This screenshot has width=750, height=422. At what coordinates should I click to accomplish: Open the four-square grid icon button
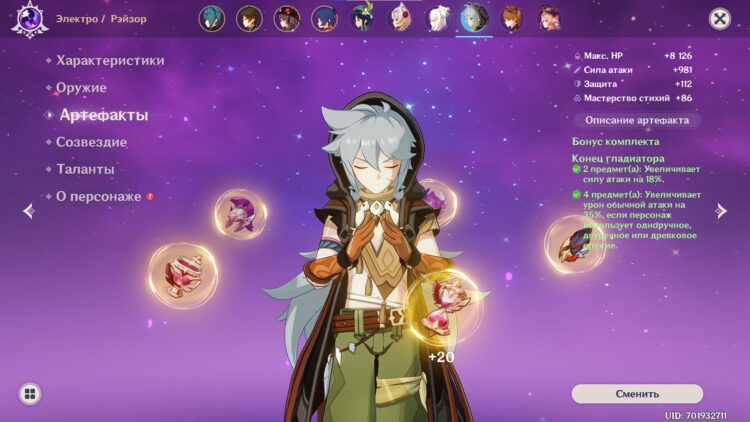(30, 394)
